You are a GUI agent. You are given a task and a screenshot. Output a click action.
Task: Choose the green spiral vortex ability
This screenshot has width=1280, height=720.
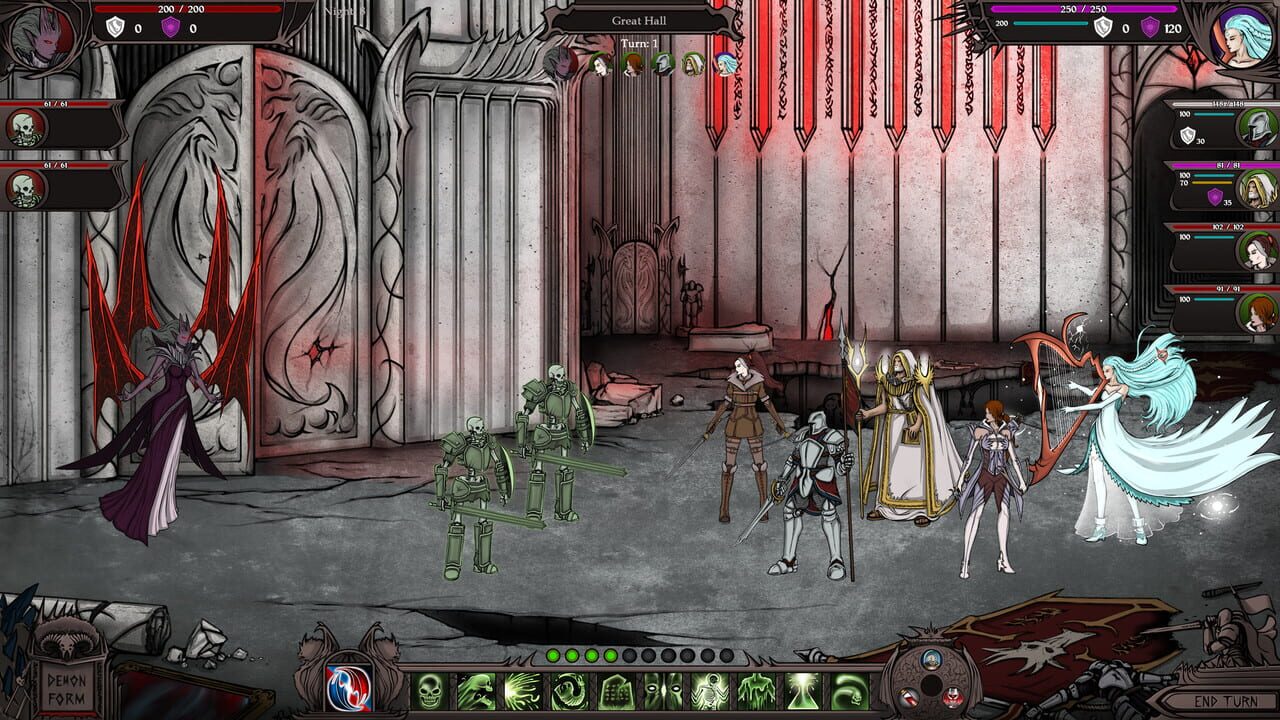[570, 691]
